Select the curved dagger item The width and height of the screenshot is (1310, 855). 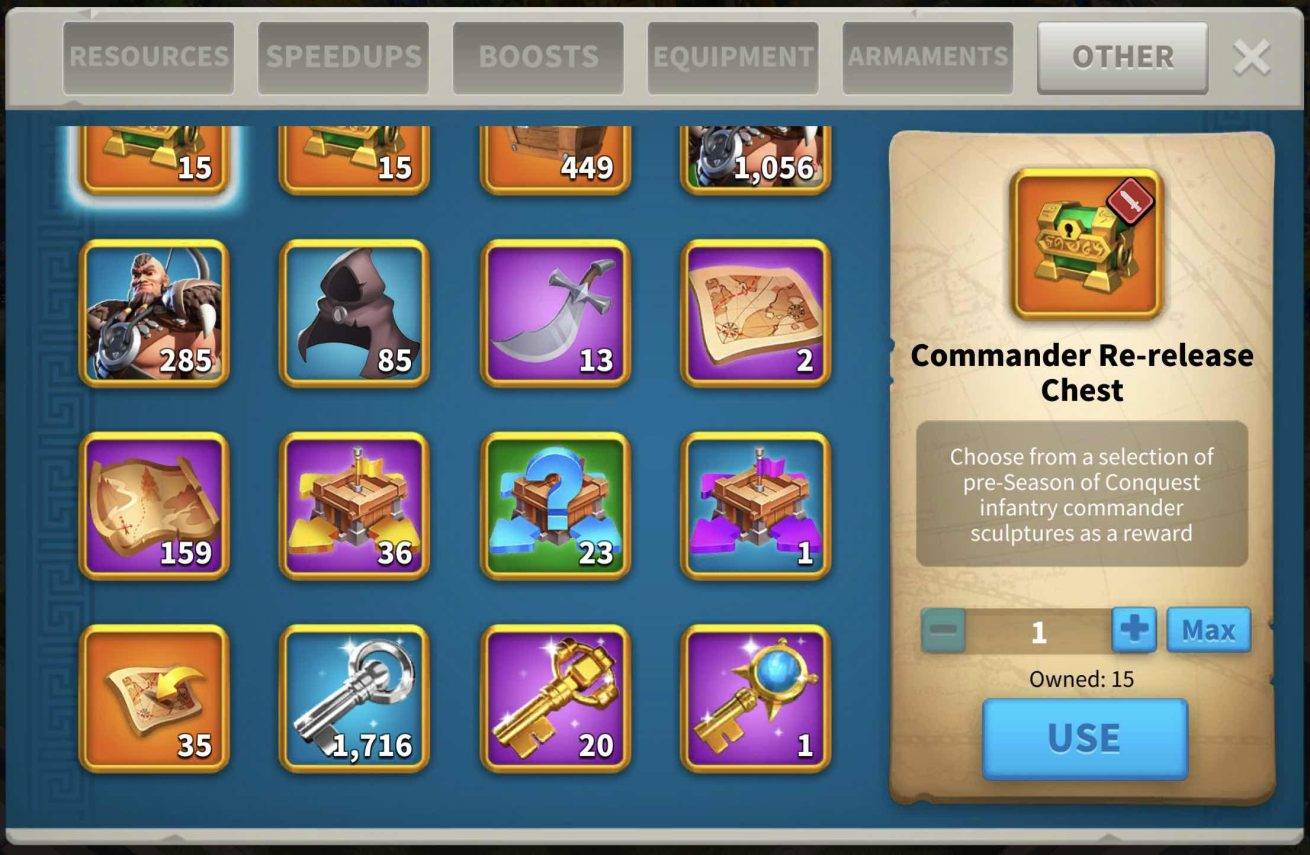point(556,313)
